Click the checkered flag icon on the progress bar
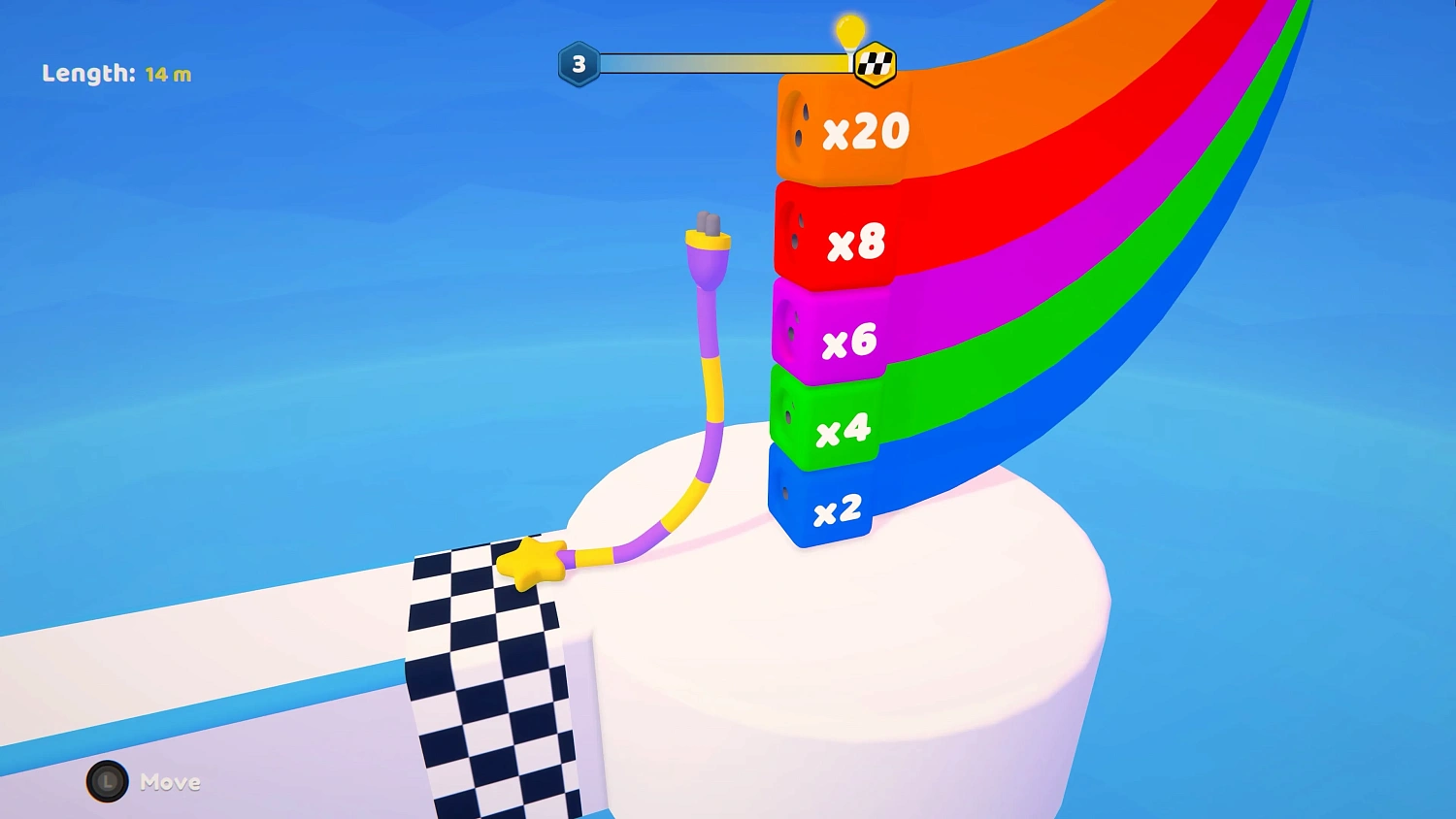The height and width of the screenshot is (819, 1456). point(873,62)
